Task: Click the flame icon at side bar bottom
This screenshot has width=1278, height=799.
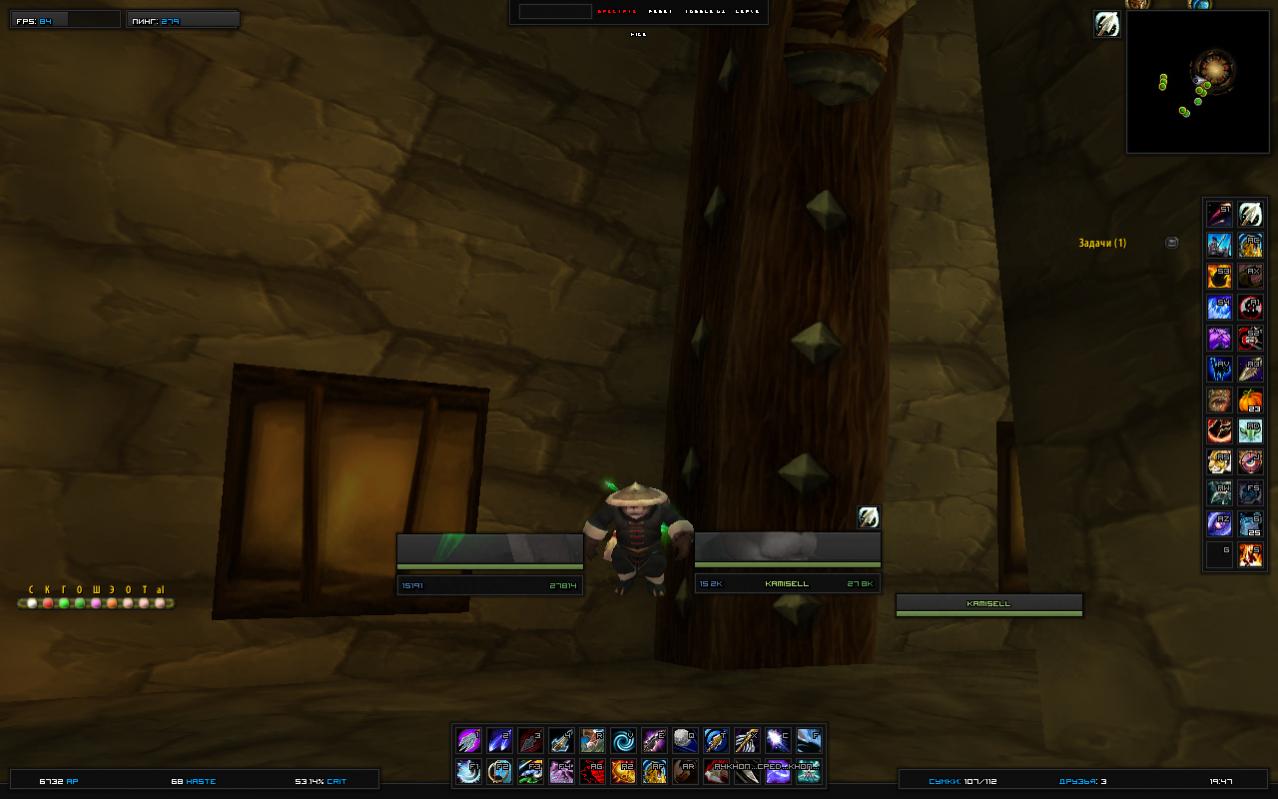Action: [1250, 554]
